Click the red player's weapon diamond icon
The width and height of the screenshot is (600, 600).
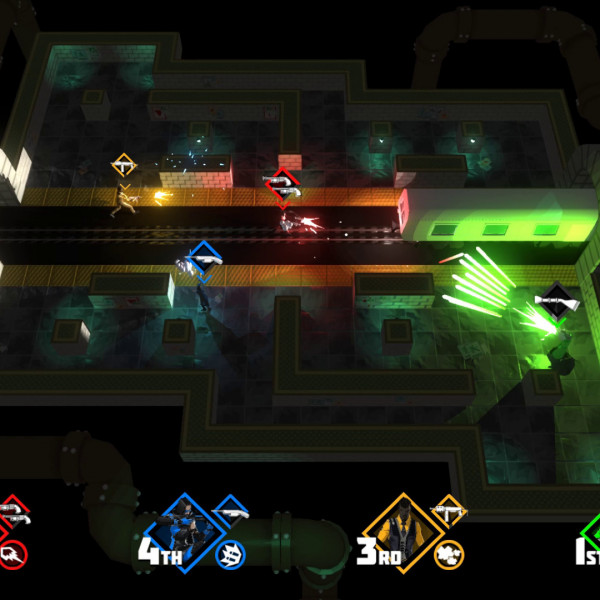coord(12,514)
